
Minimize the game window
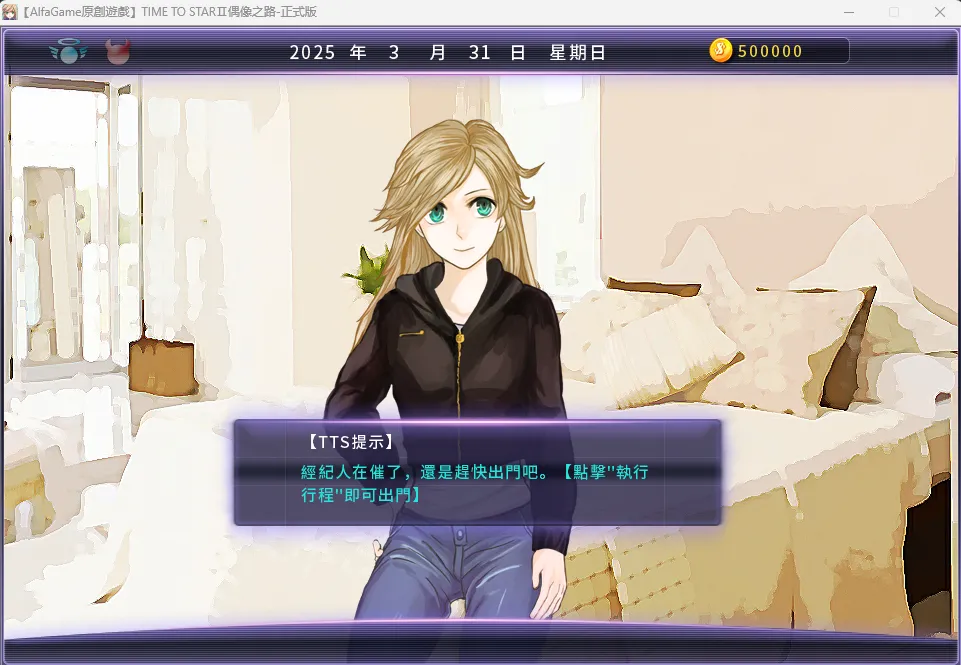point(849,12)
